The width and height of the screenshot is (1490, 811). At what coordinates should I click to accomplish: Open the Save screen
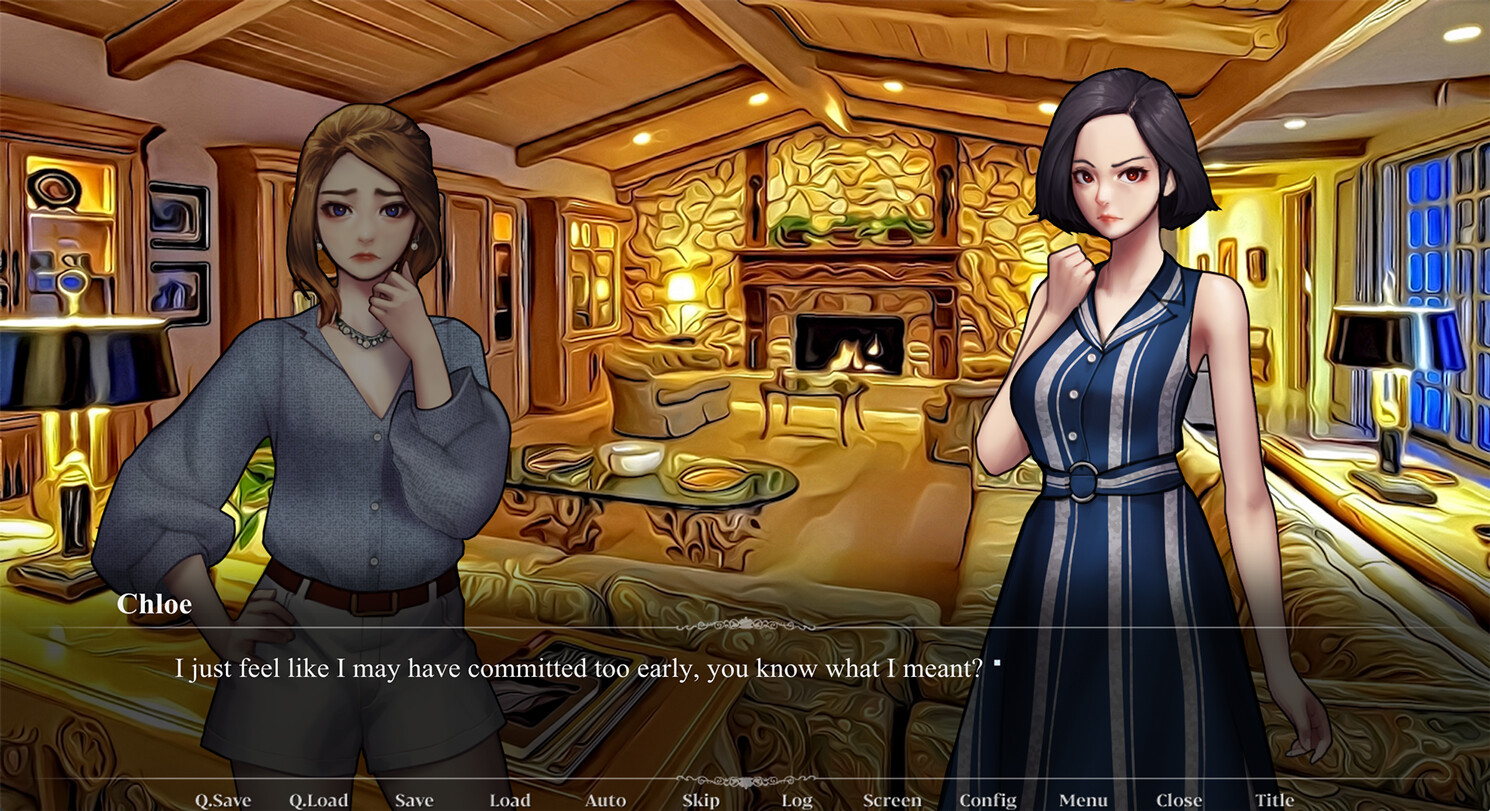pyautogui.click(x=413, y=799)
